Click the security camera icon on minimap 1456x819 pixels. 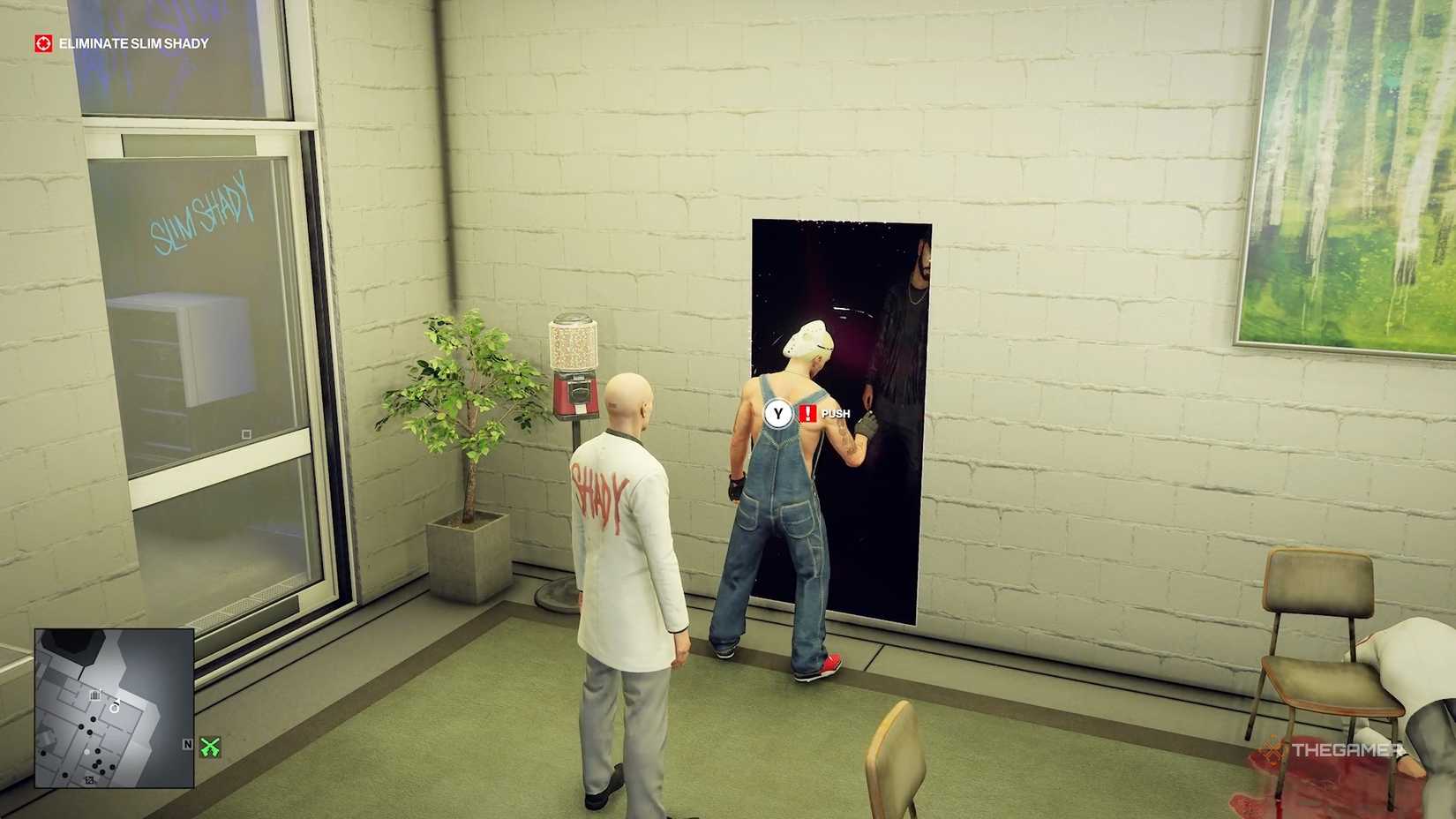point(96,695)
